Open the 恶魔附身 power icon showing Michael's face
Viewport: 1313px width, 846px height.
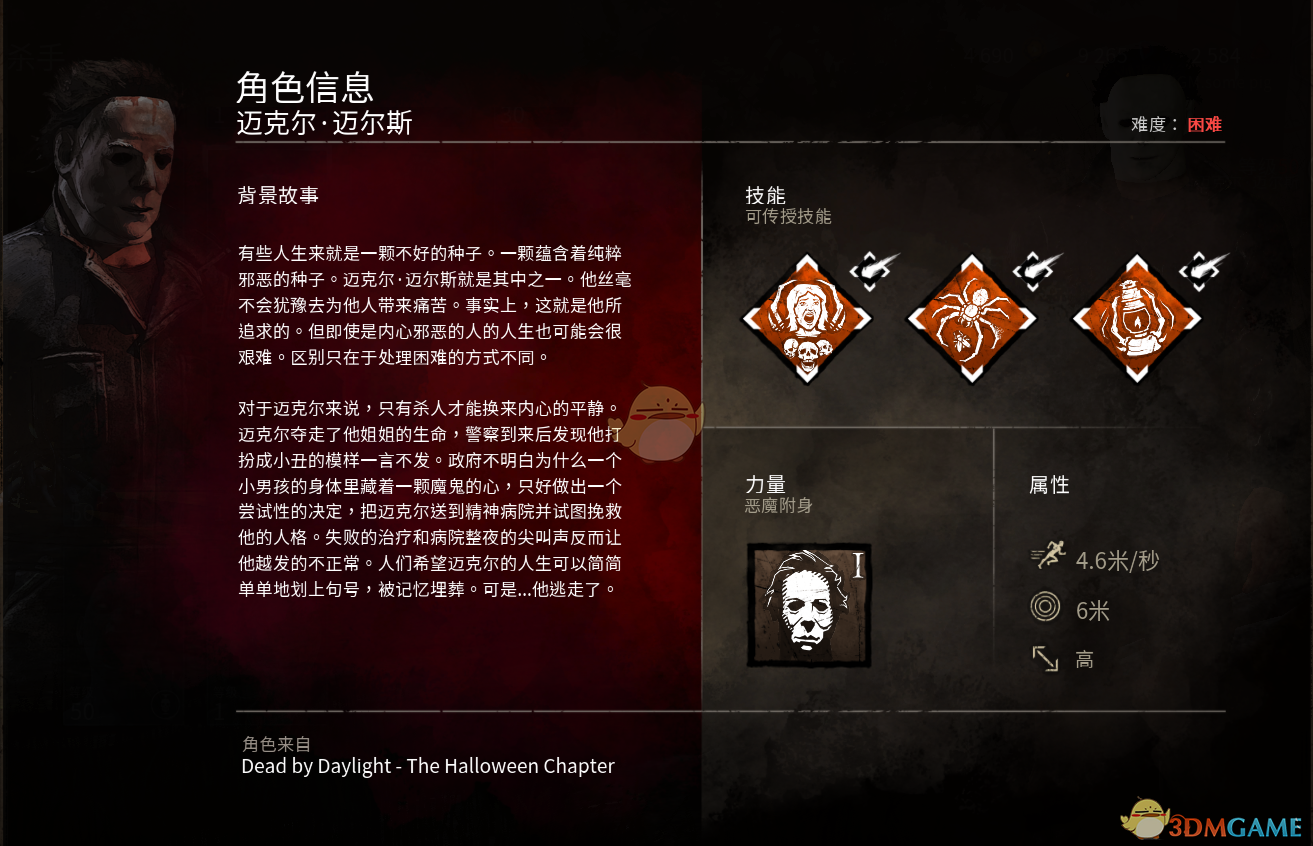pyautogui.click(x=808, y=604)
